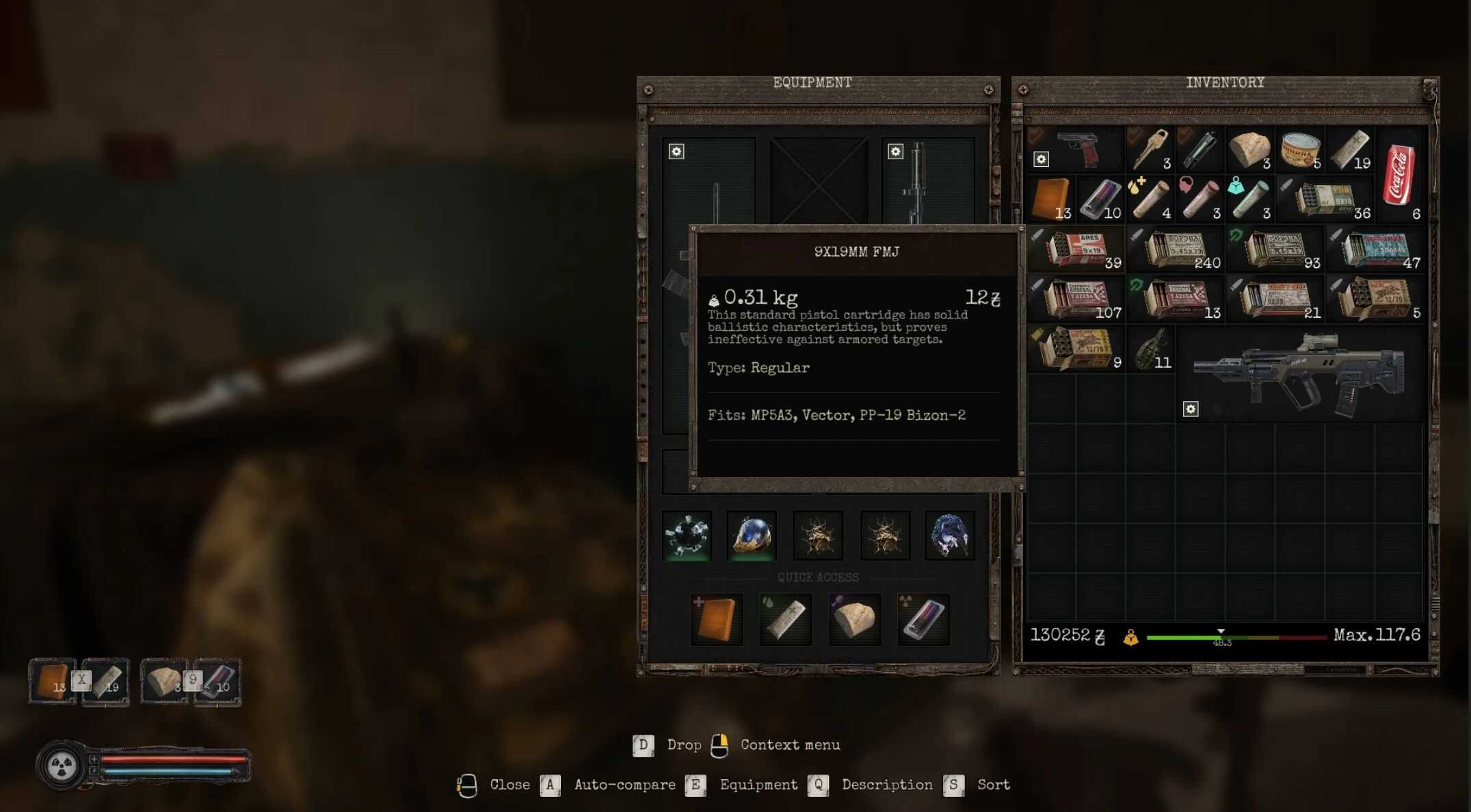Select the energy drink in Quick Access
The image size is (1471, 812).
pos(923,620)
